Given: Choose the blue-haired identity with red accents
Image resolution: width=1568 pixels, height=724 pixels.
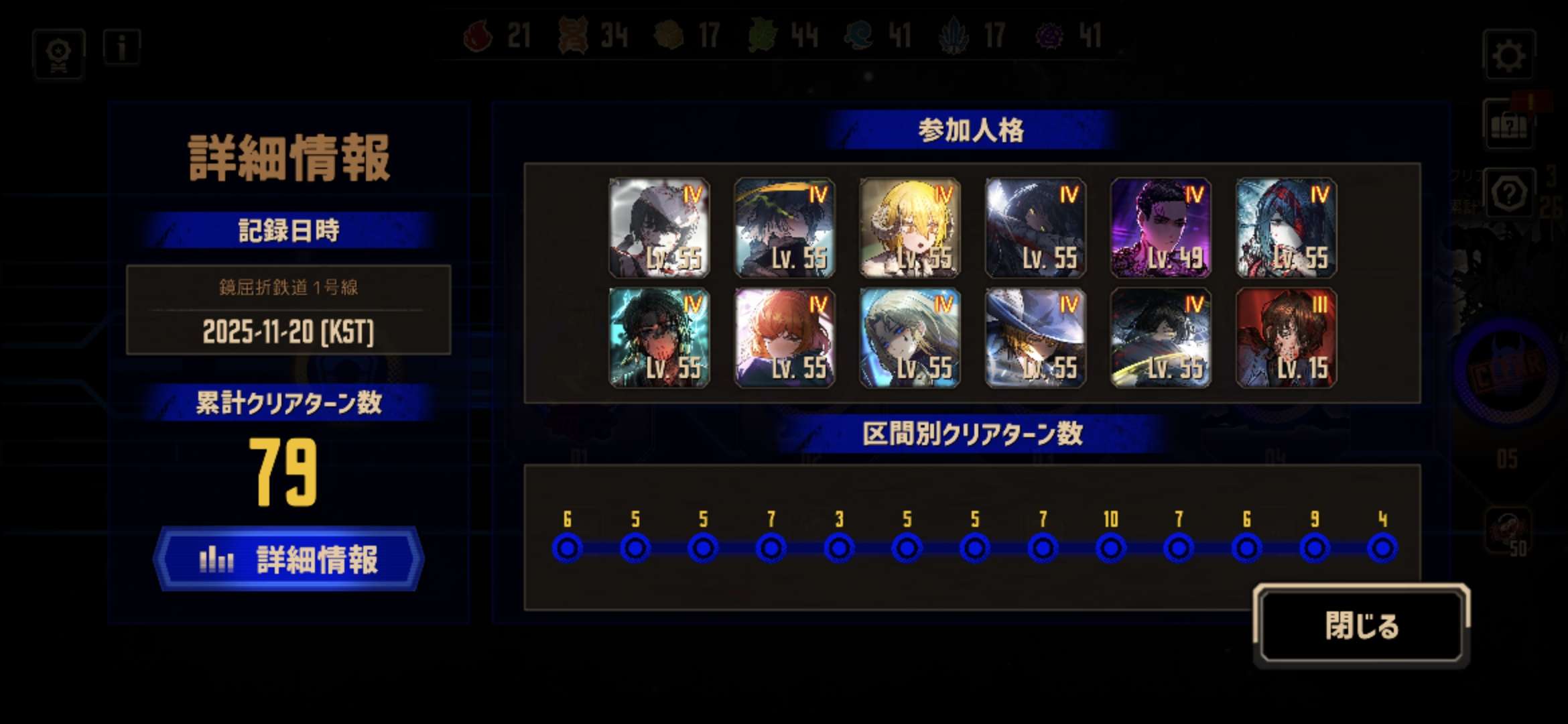Looking at the screenshot, I should 1286,228.
